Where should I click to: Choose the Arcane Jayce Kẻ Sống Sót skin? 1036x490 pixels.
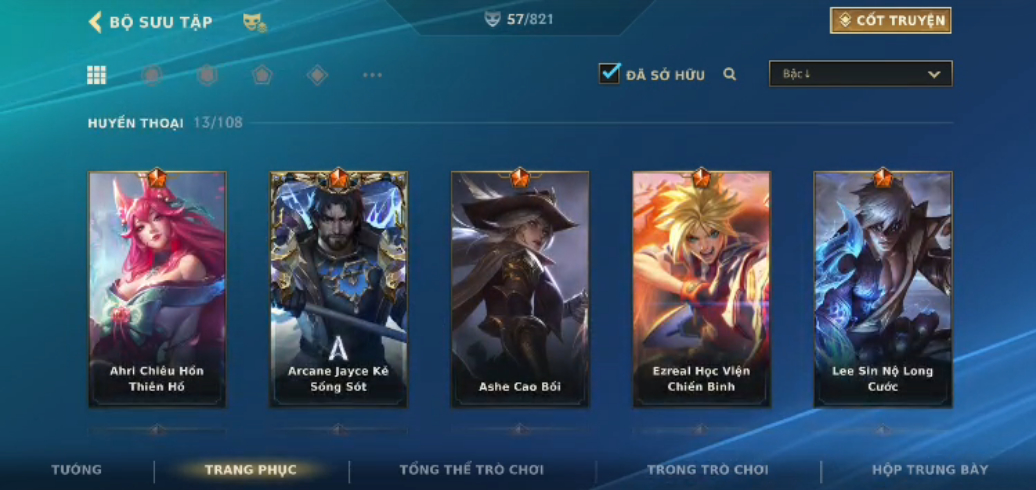coord(338,289)
